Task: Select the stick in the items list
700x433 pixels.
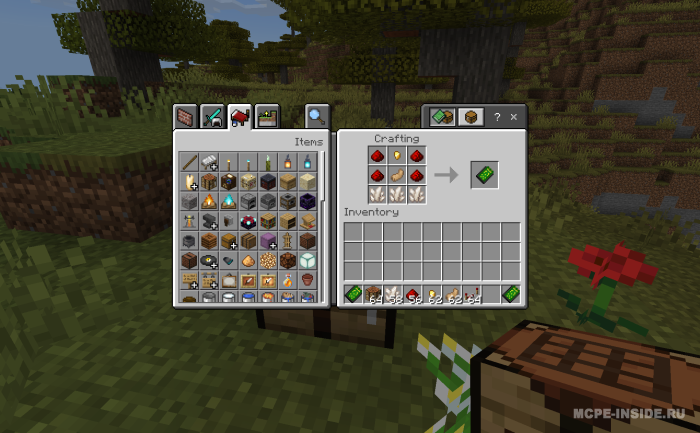Action: 189,161
